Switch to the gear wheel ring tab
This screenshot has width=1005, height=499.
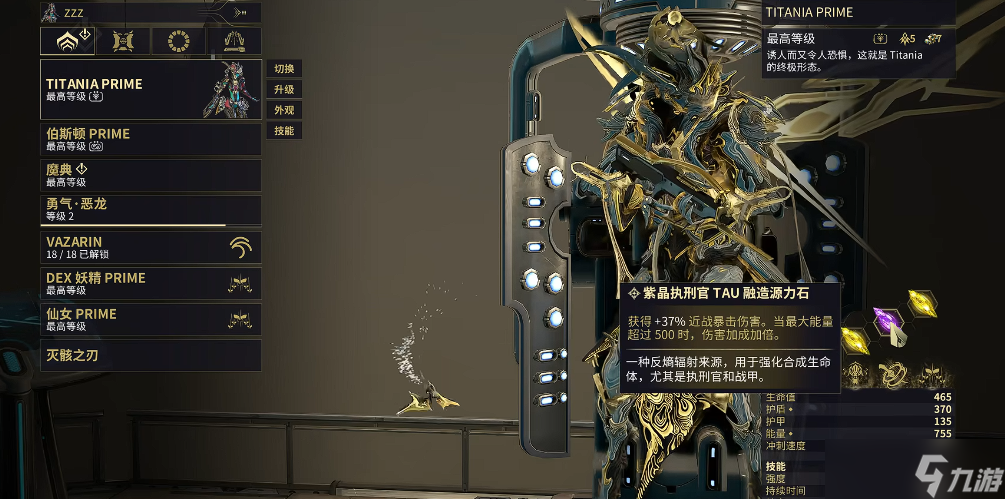click(x=180, y=41)
